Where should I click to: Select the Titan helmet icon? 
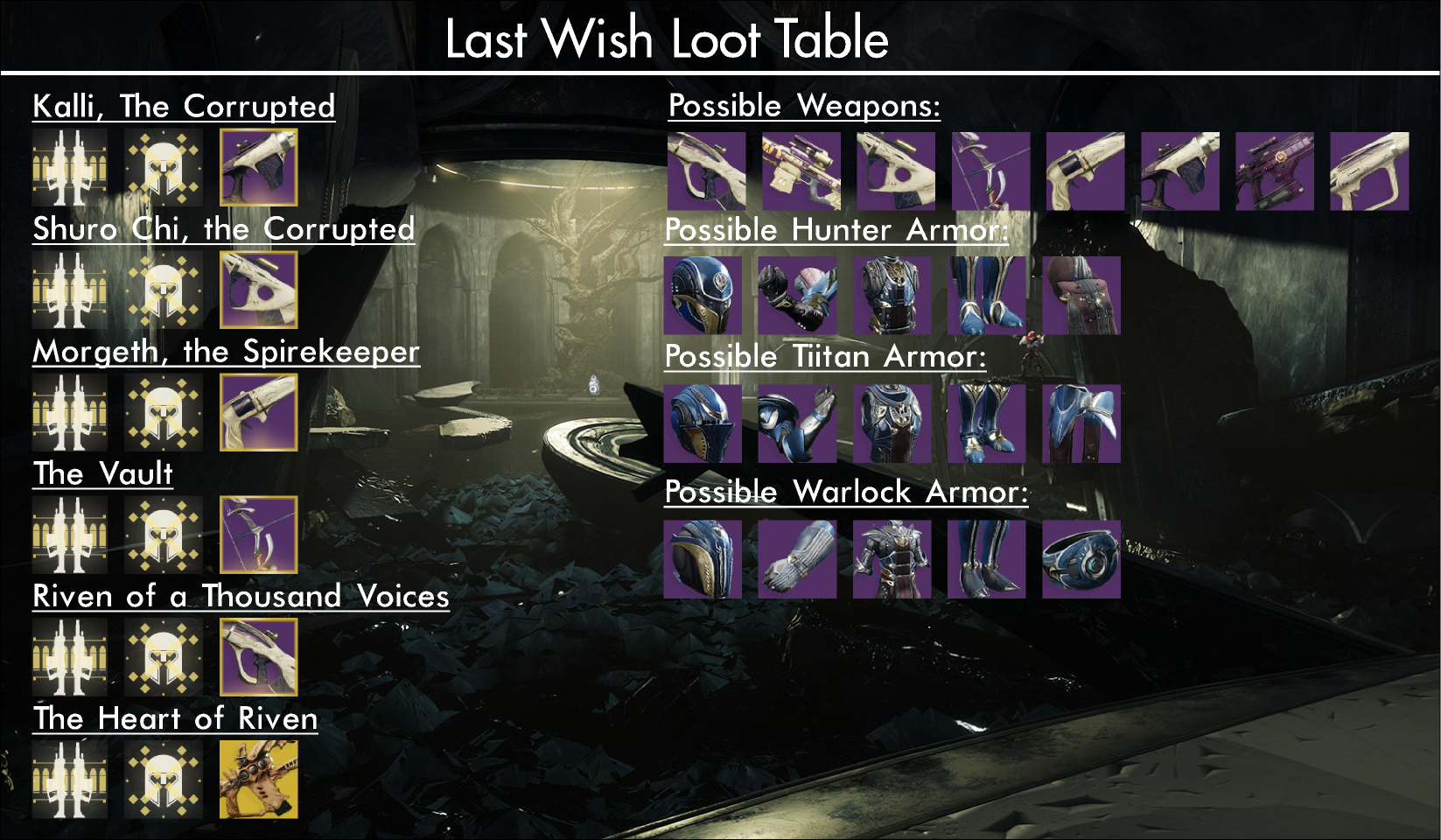click(x=703, y=423)
